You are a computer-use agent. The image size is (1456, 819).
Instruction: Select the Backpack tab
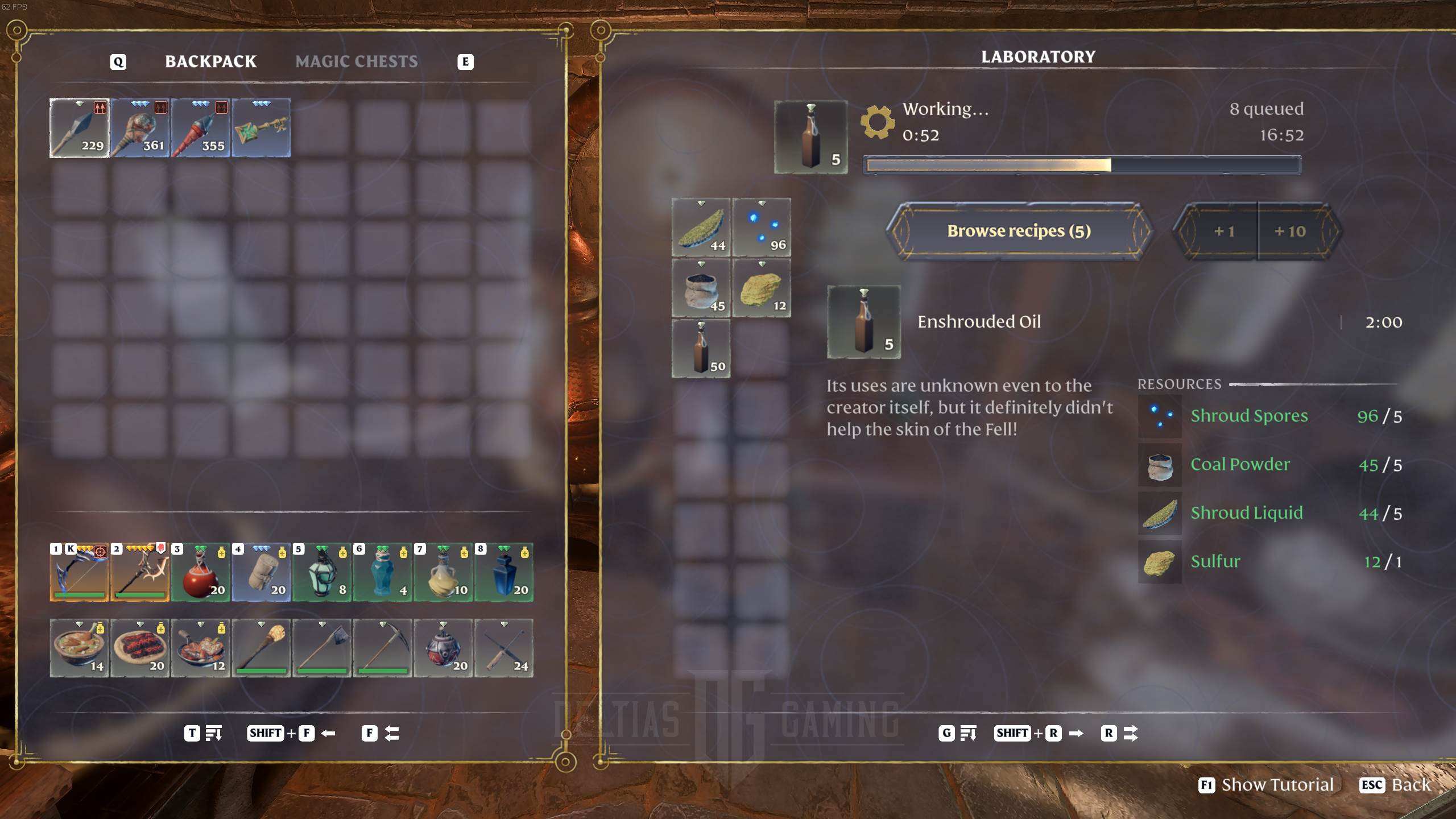click(210, 61)
